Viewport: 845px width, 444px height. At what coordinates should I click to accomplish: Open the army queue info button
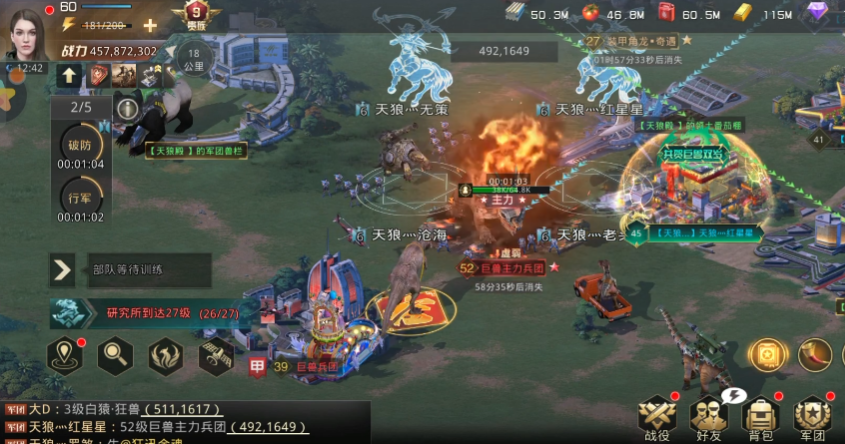click(127, 107)
